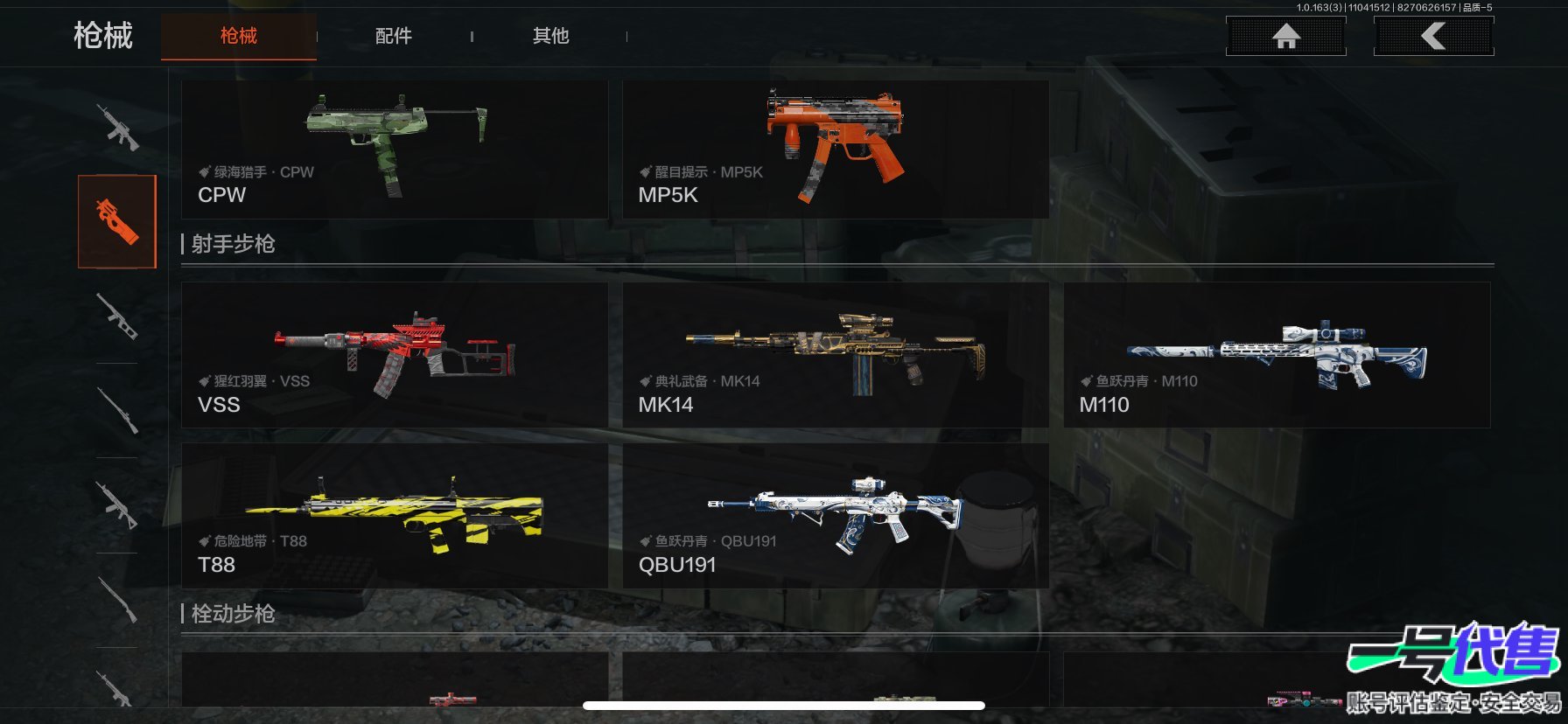Screen dimensions: 1568x724
Task: Choose the orange MP5K weapon card
Action: tap(835, 150)
